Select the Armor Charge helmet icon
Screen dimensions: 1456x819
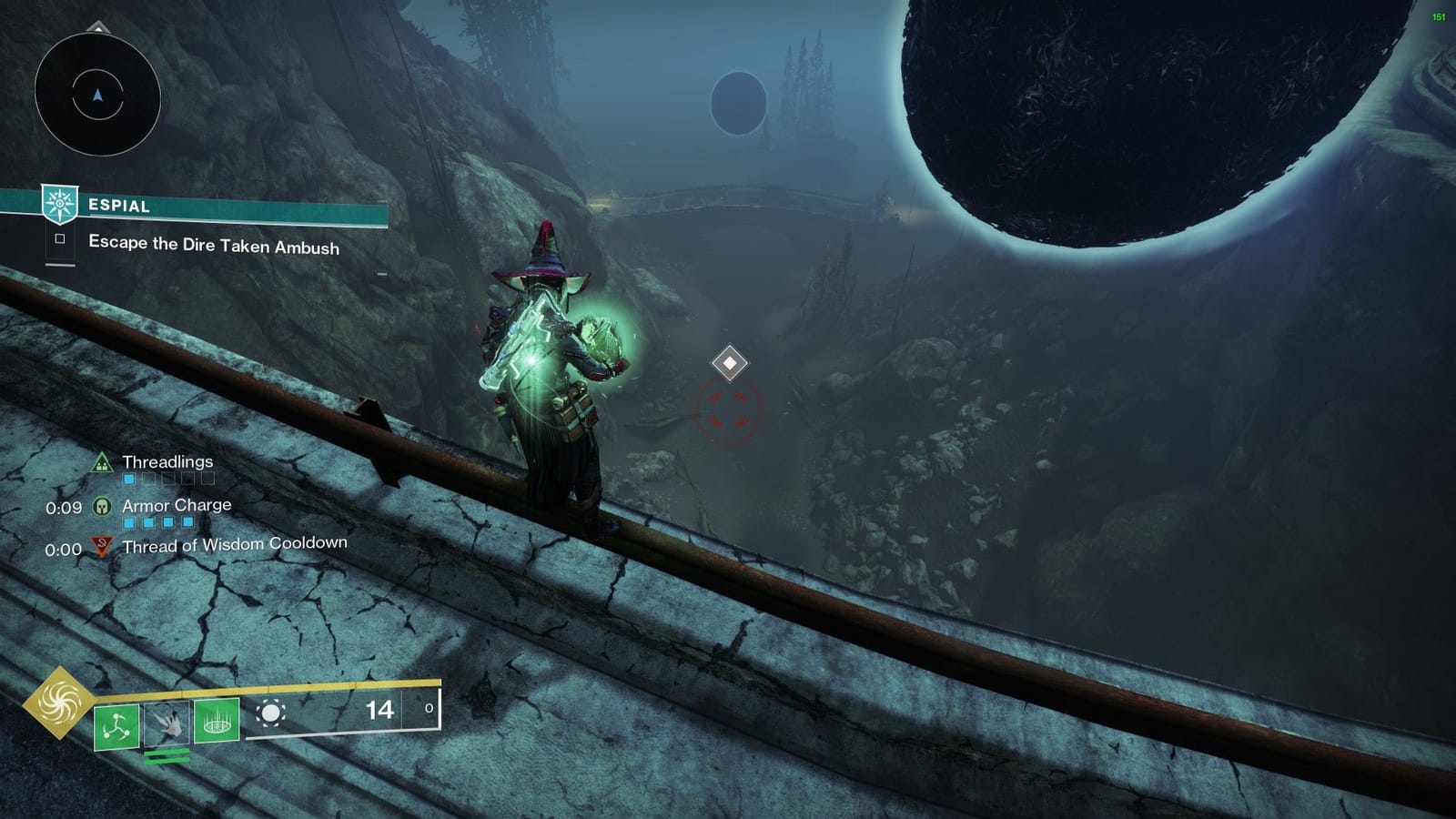click(x=102, y=506)
